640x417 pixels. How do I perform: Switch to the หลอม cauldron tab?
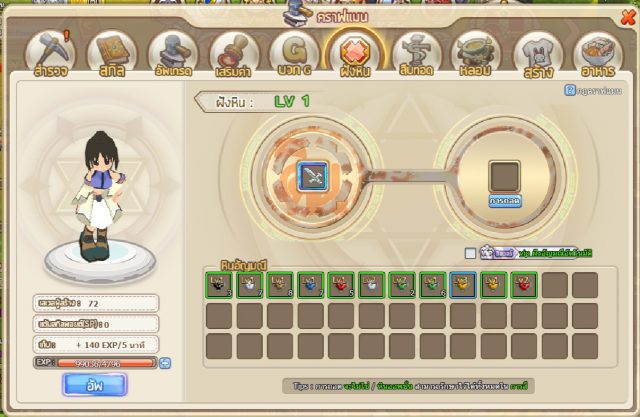[472, 55]
